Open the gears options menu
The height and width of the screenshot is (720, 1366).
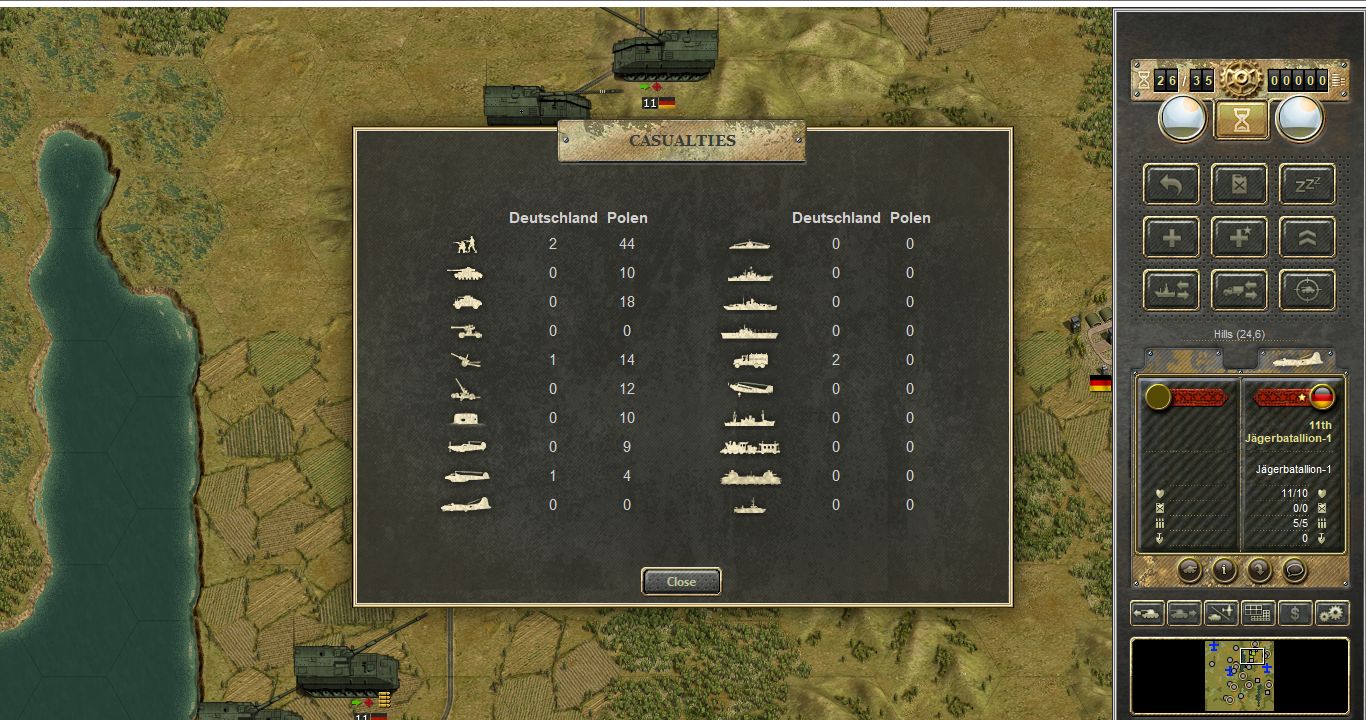1332,613
